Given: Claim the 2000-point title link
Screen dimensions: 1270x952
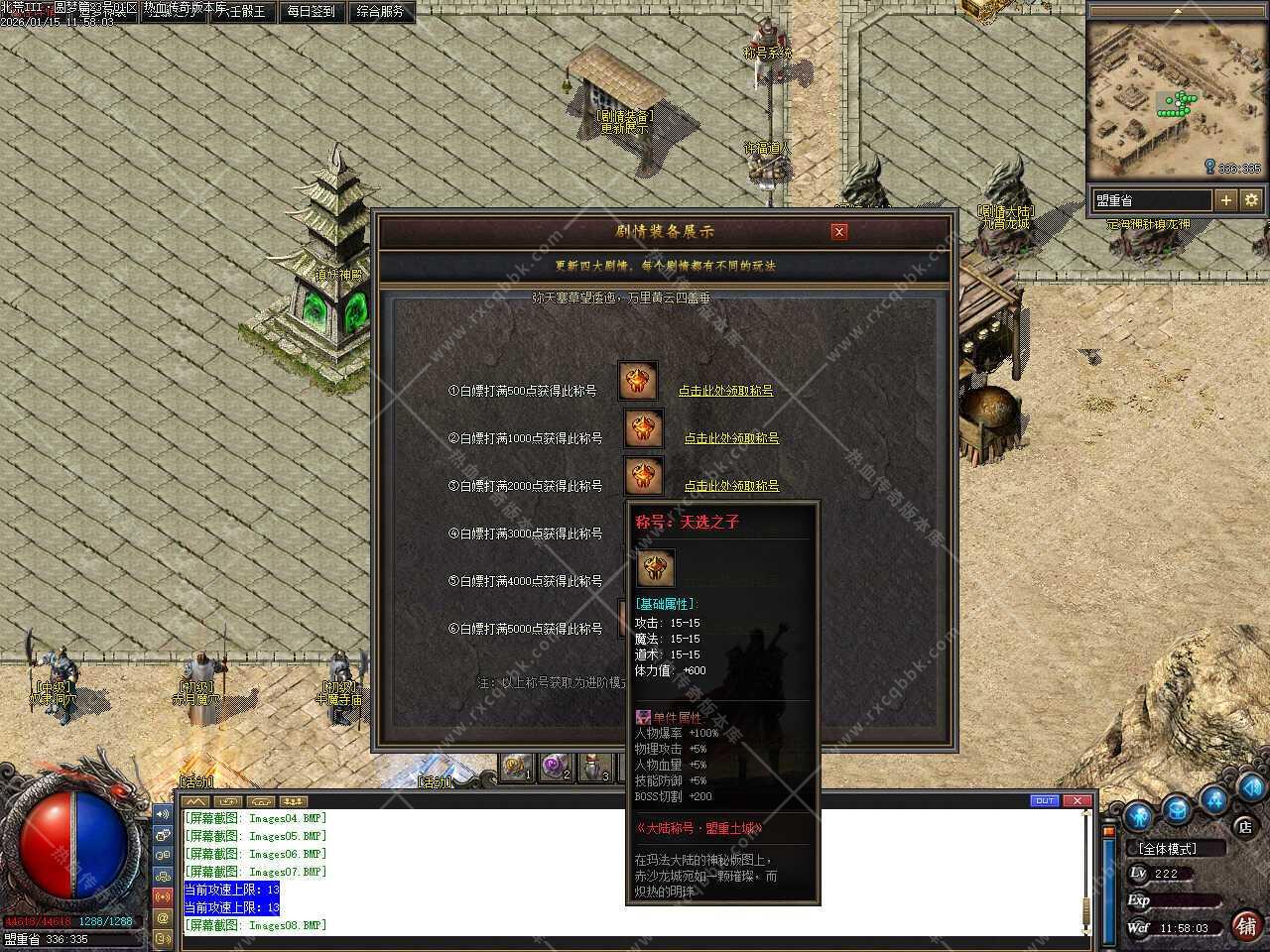Looking at the screenshot, I should click(731, 486).
